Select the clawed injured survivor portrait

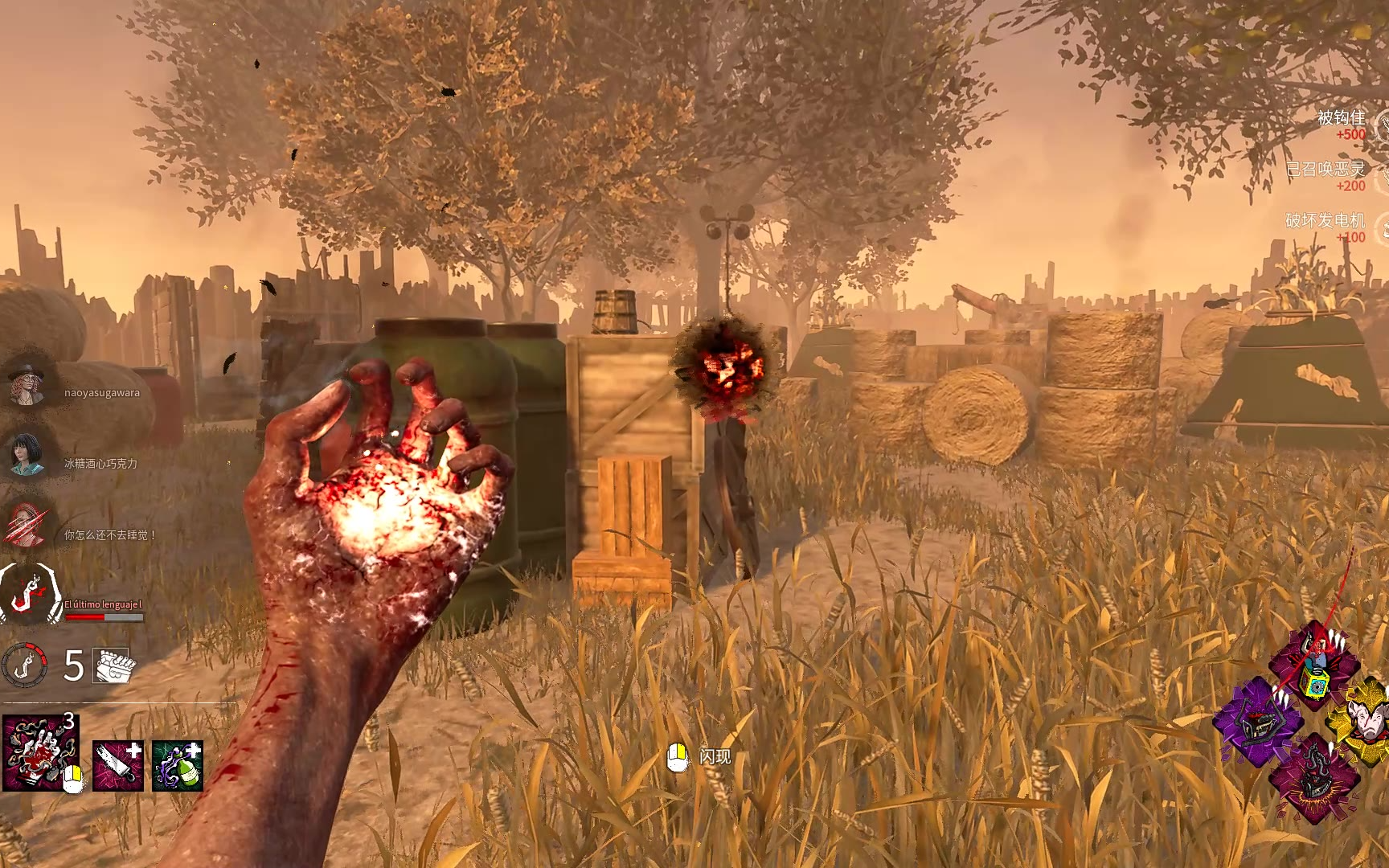click(x=28, y=524)
